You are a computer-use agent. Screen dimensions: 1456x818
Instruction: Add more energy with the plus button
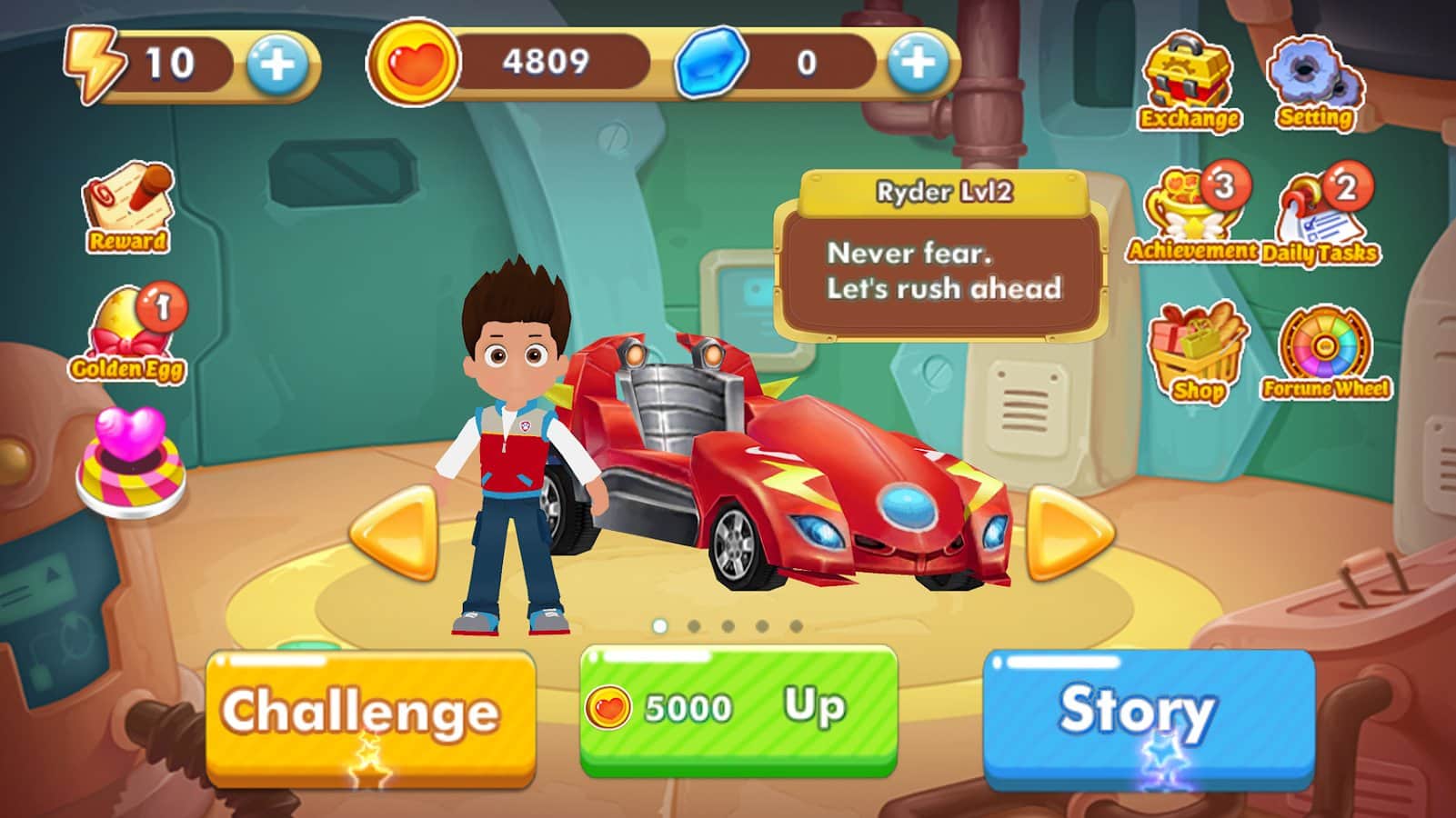tap(277, 65)
